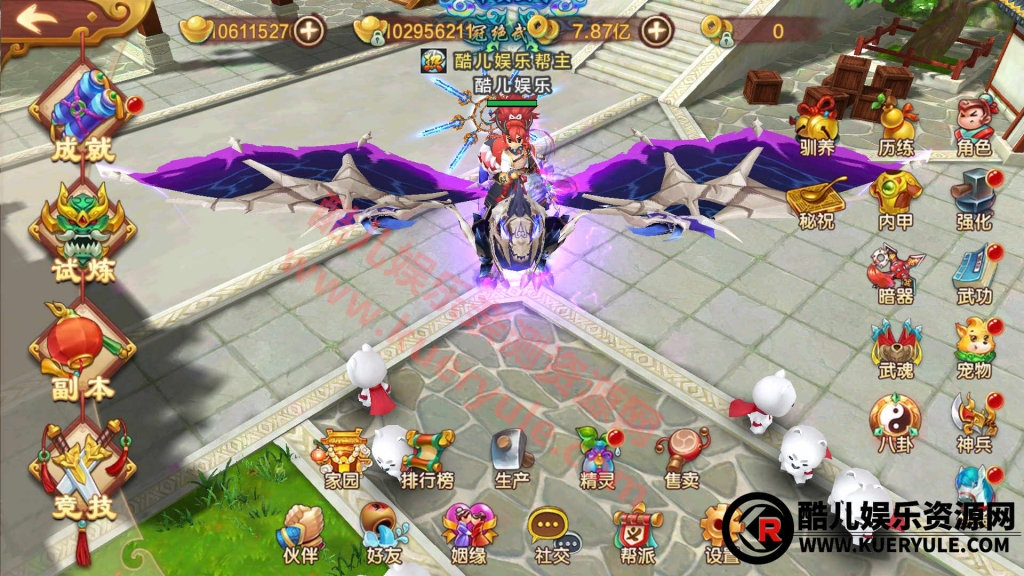Open the 好友 friends list
The height and width of the screenshot is (576, 1024).
click(x=384, y=532)
